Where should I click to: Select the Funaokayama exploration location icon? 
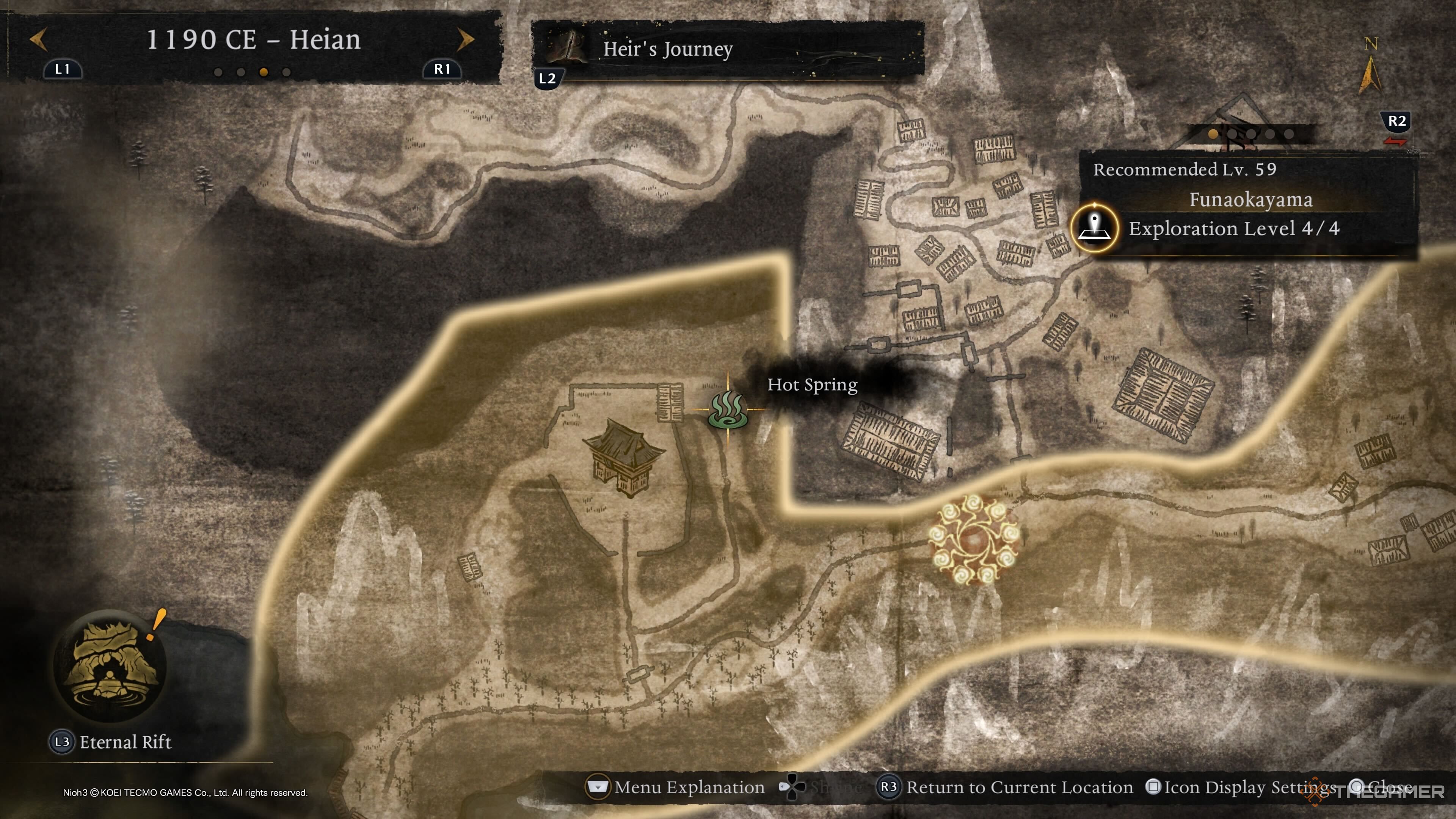1094,228
